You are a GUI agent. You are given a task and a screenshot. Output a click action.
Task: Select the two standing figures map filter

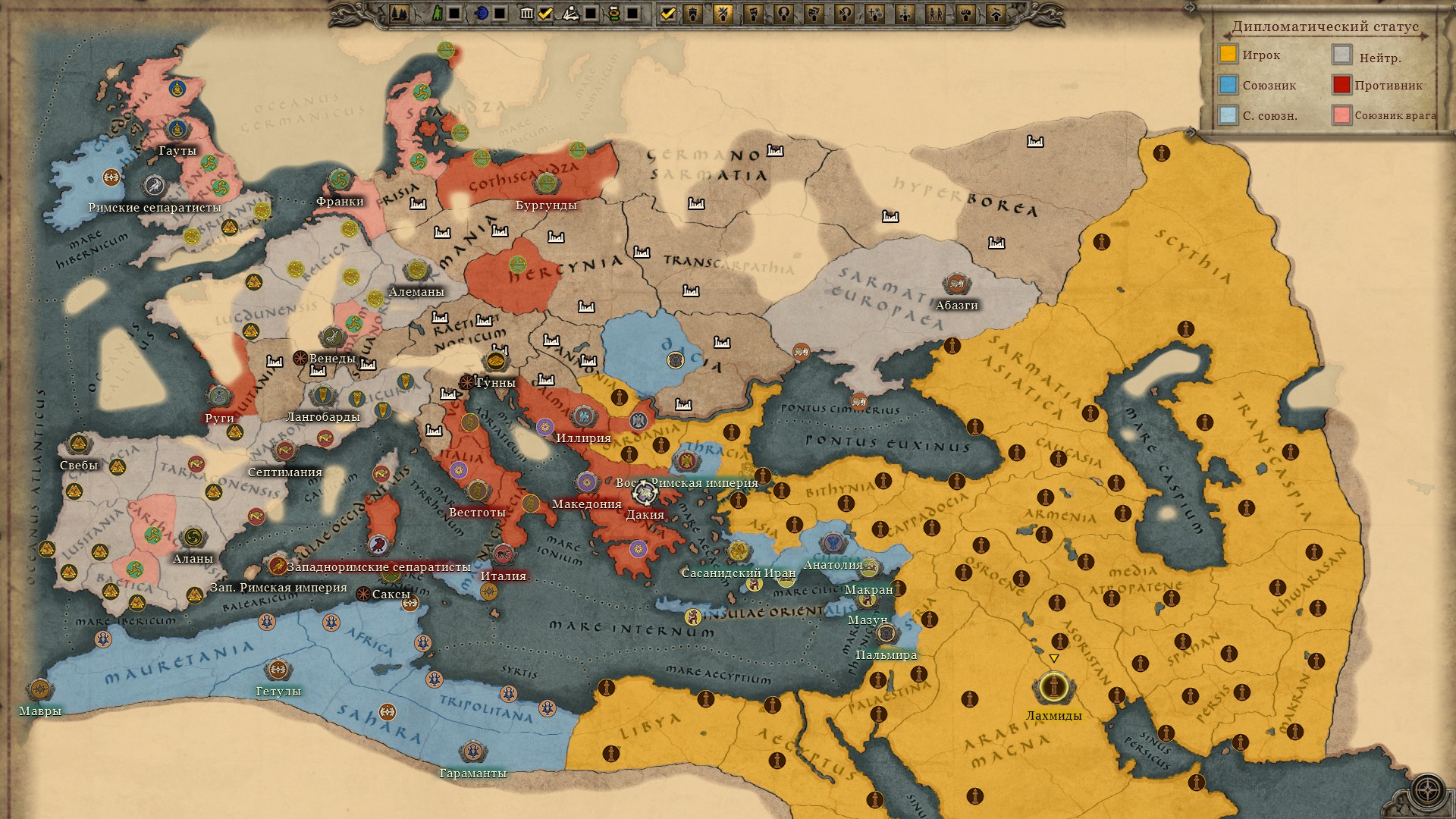(x=935, y=13)
